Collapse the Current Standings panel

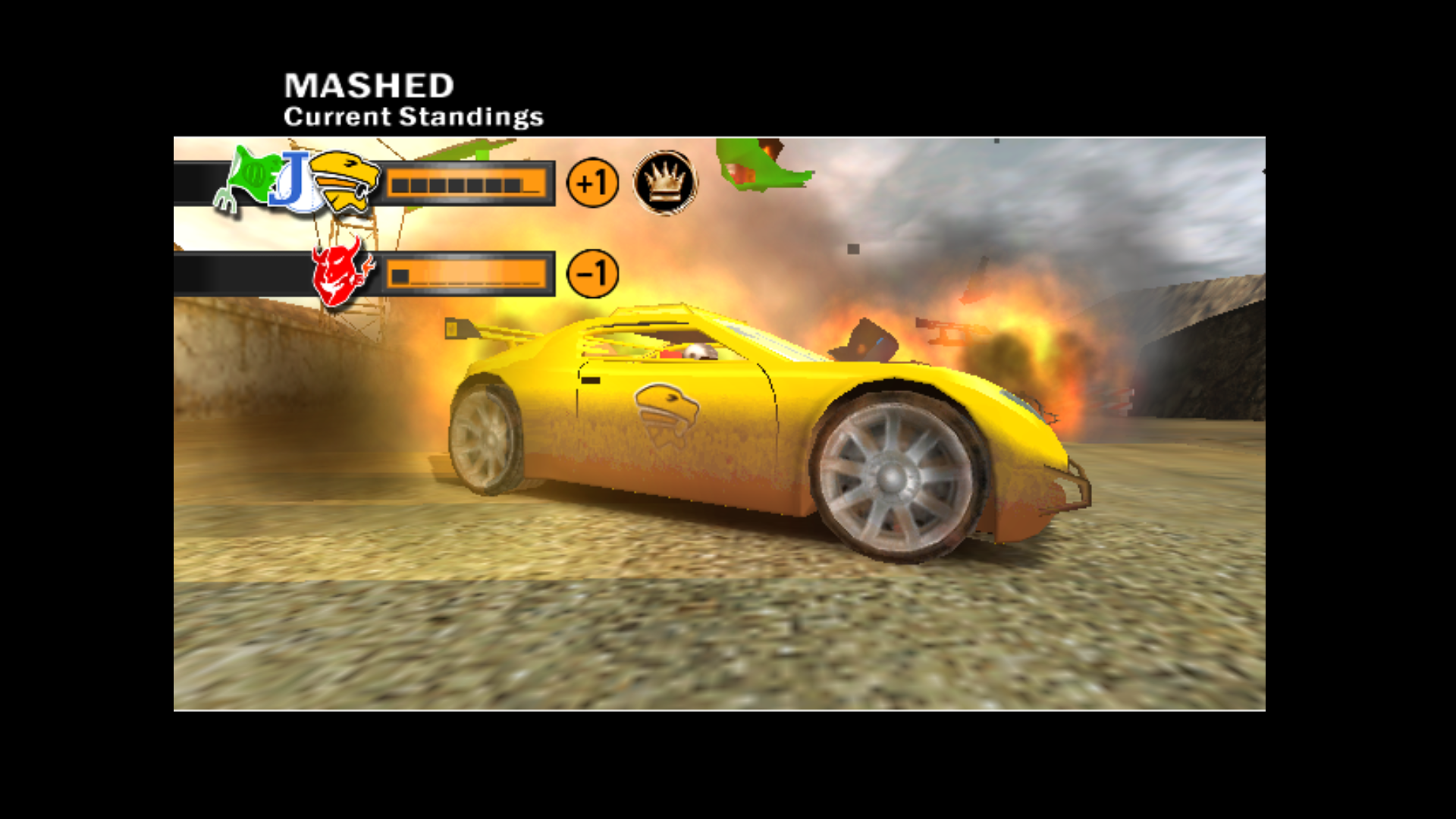point(413,116)
